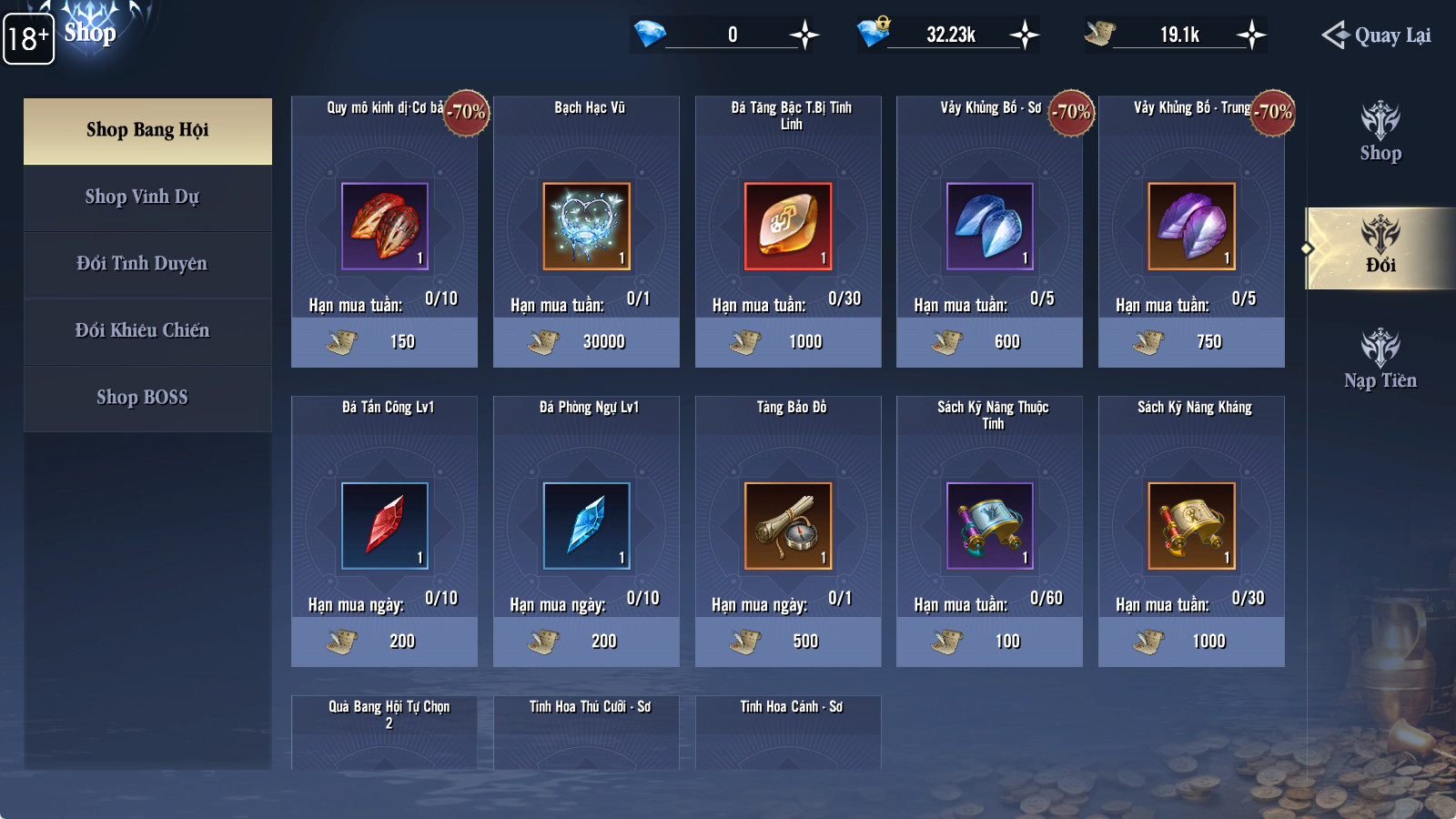Switch to Shop Vinh Dự tab

tap(143, 197)
